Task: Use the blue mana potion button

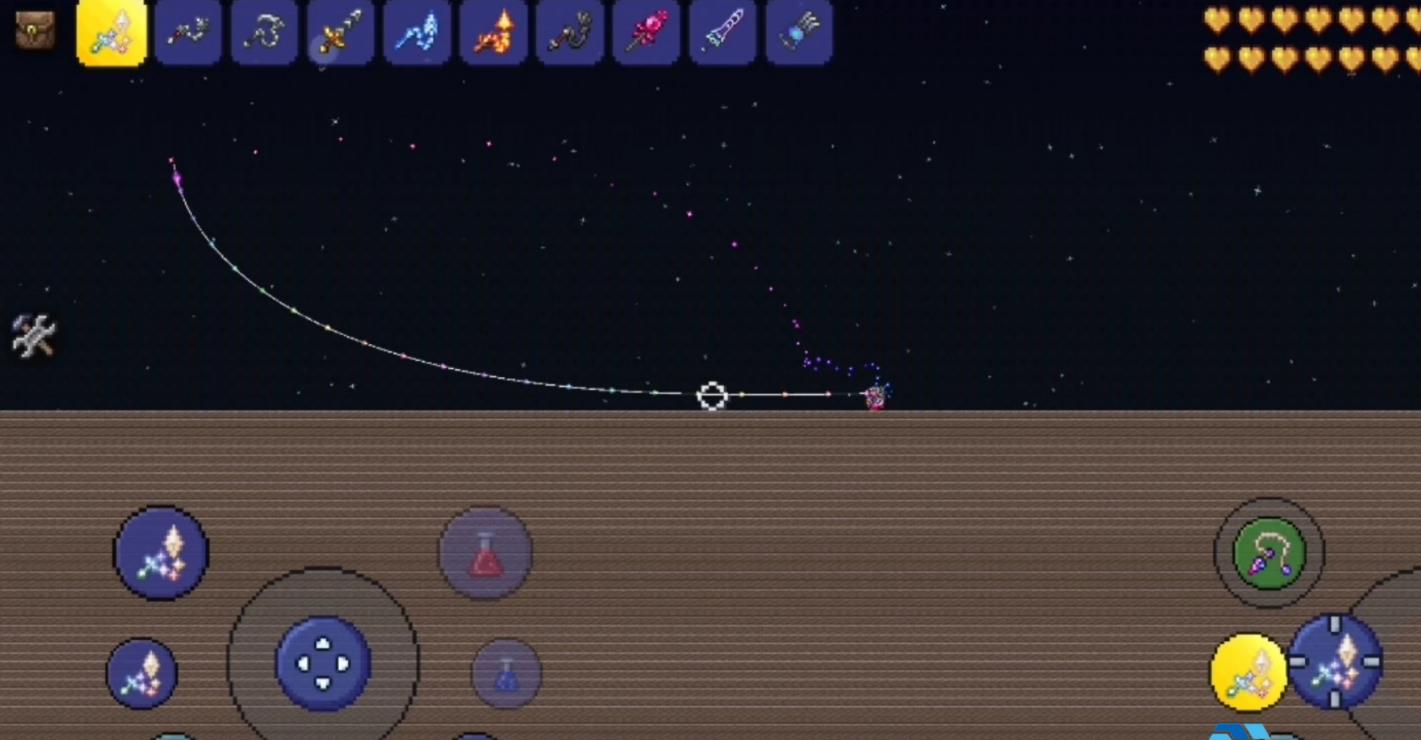Action: pyautogui.click(x=506, y=675)
